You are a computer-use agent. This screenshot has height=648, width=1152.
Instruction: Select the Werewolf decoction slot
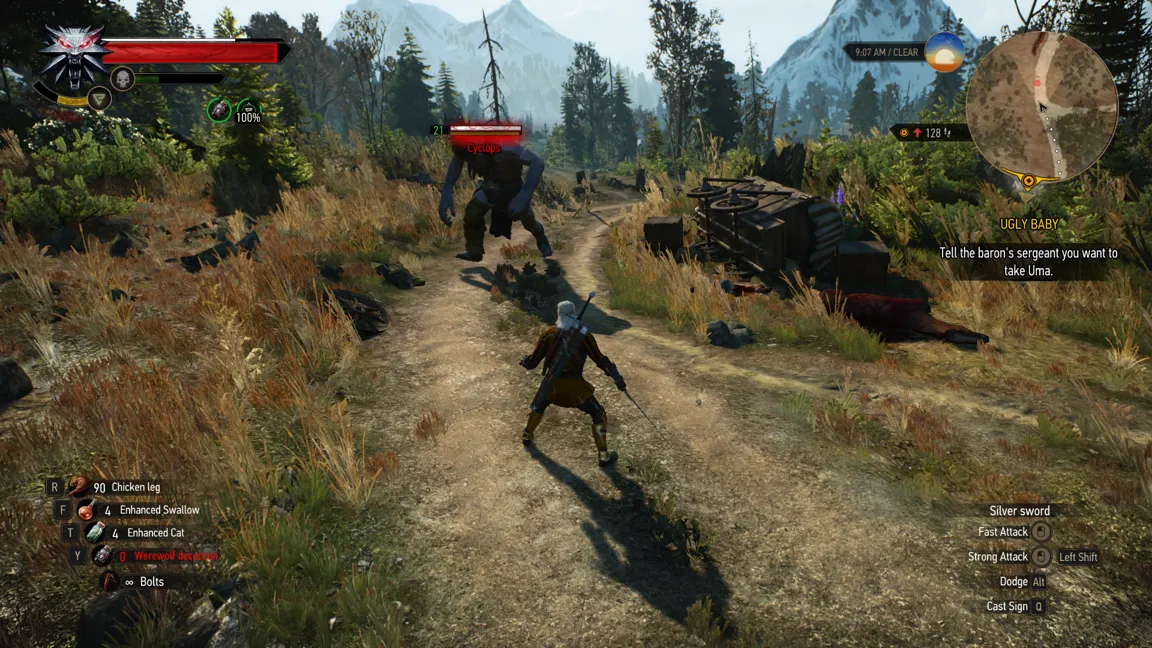[x=103, y=556]
